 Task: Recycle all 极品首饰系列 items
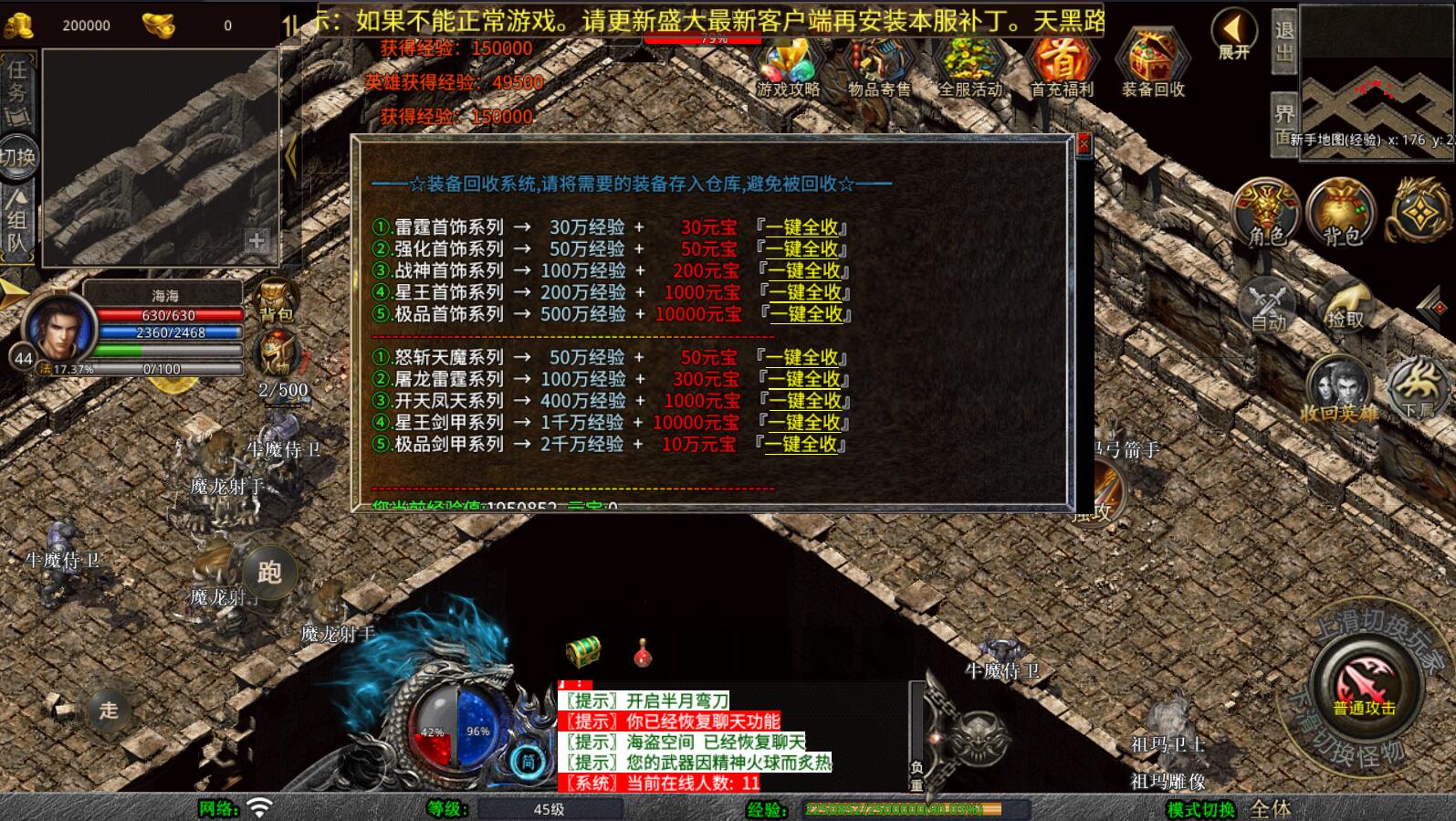[806, 314]
